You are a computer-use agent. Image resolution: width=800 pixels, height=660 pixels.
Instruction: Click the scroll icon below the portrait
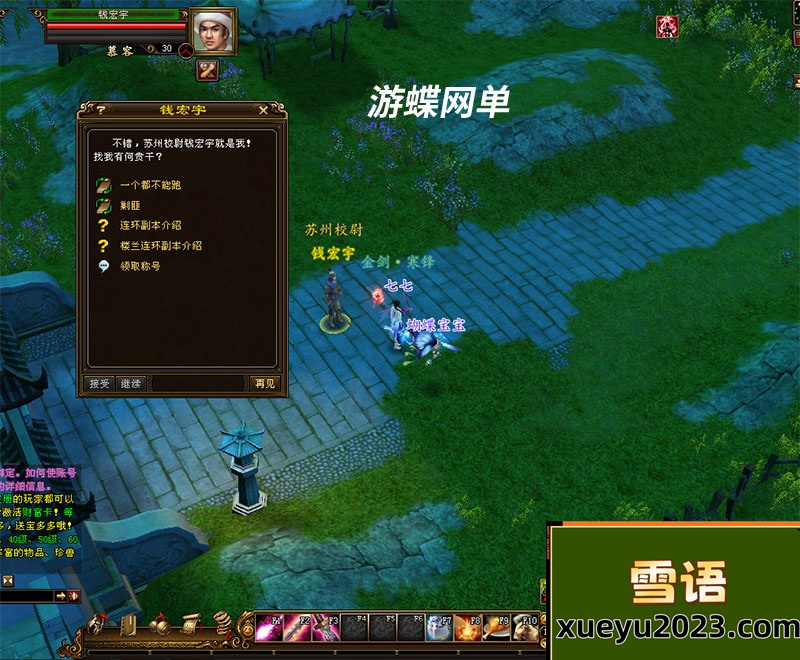[x=208, y=70]
